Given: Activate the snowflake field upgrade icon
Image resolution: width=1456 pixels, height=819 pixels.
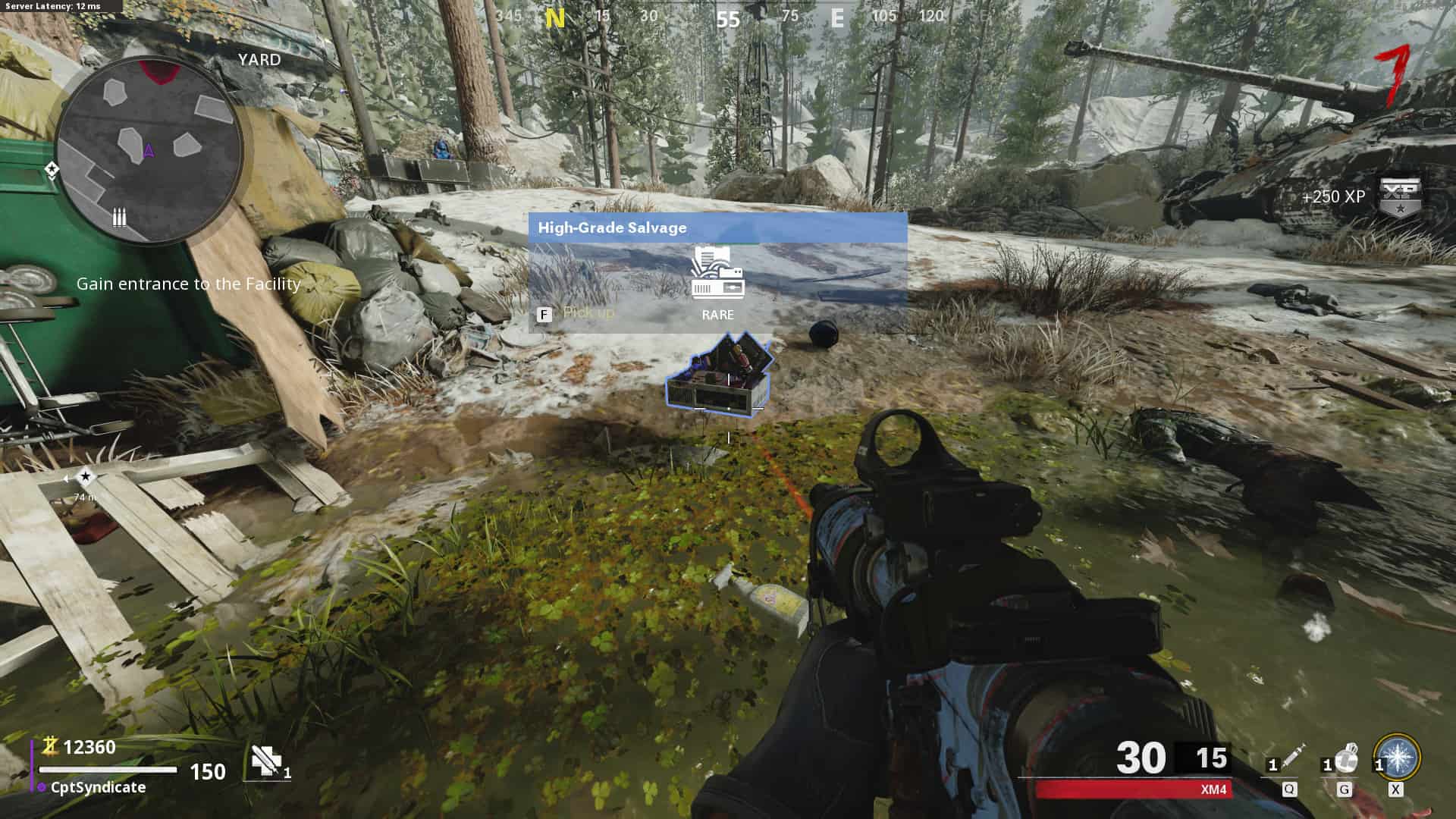Looking at the screenshot, I should (1397, 757).
